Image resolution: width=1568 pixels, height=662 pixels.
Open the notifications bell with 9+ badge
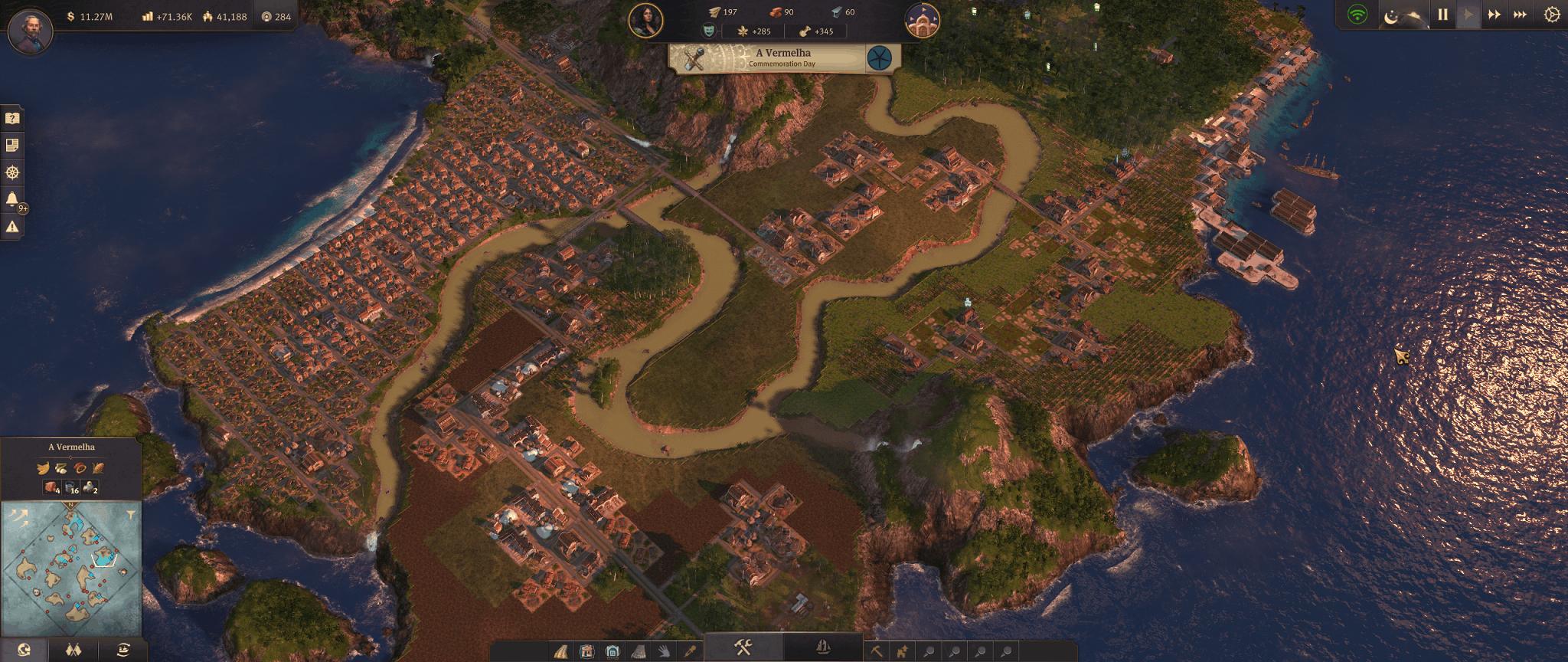[12, 200]
